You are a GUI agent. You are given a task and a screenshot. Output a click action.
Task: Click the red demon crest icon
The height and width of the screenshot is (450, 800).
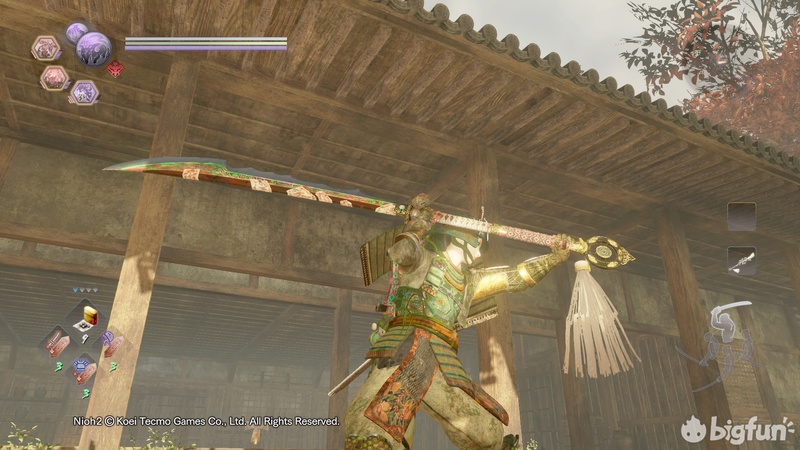tap(115, 69)
